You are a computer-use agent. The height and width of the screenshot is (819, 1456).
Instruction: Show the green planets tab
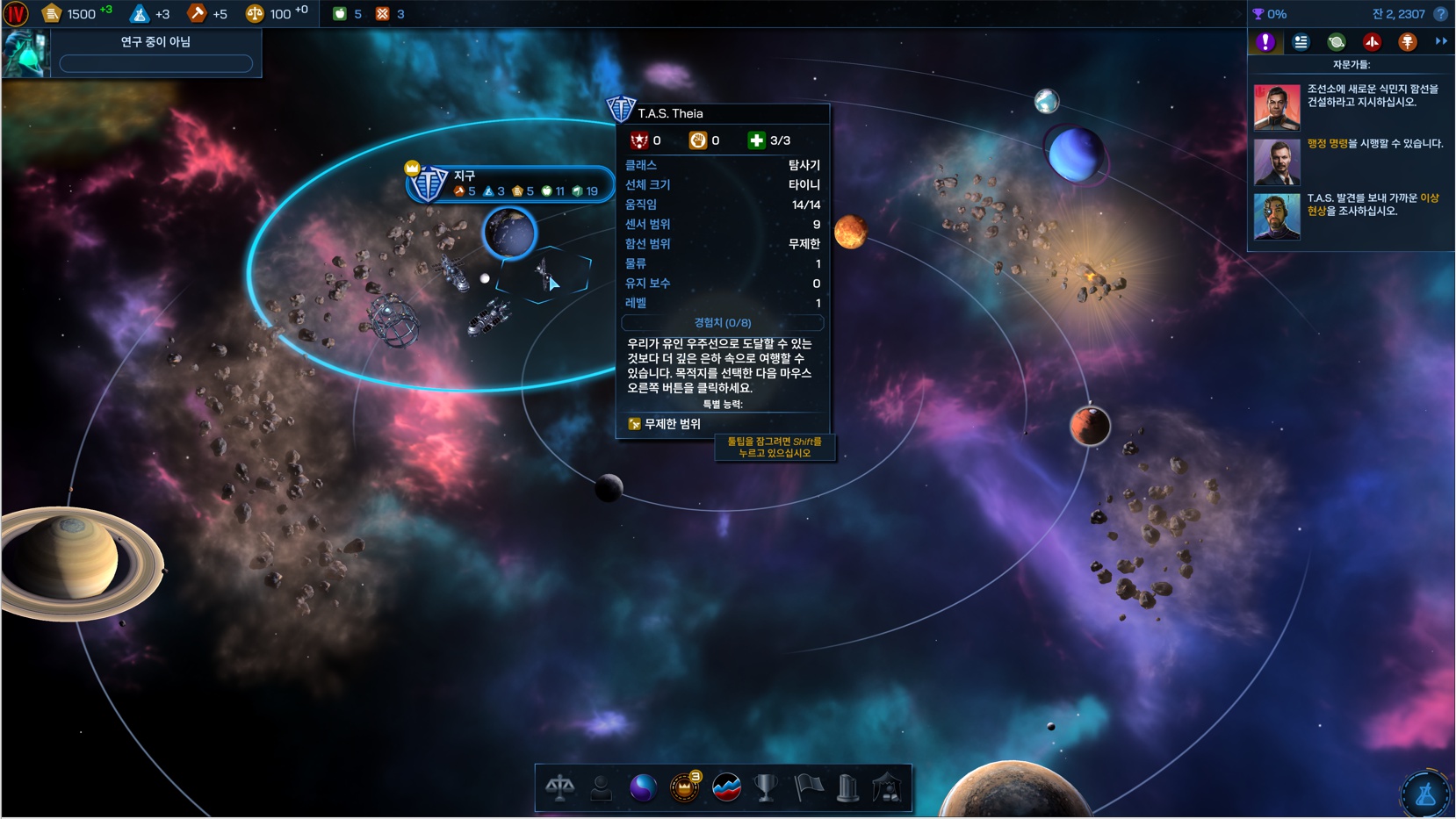tap(1337, 42)
